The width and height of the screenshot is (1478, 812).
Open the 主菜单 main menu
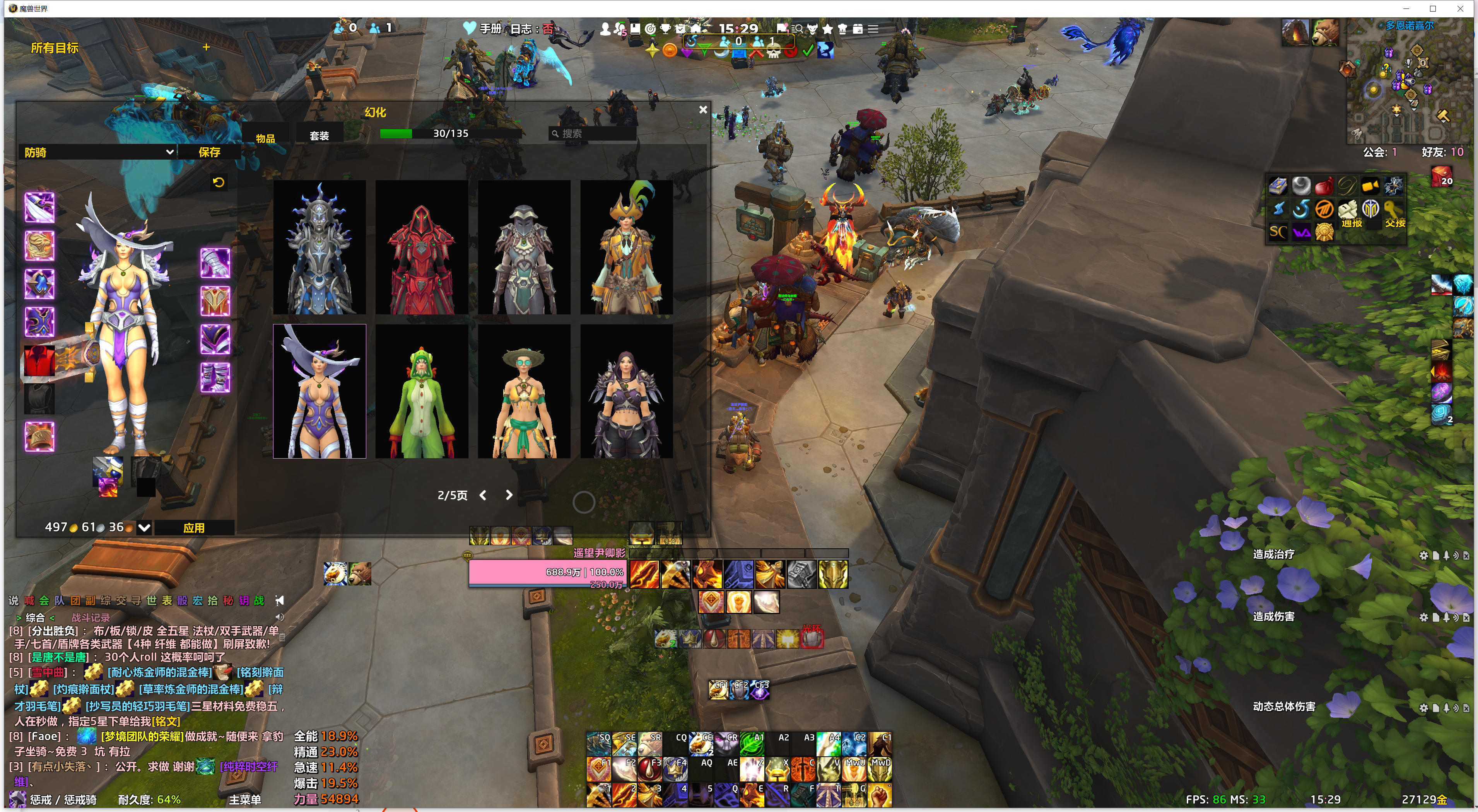pyautogui.click(x=245, y=799)
